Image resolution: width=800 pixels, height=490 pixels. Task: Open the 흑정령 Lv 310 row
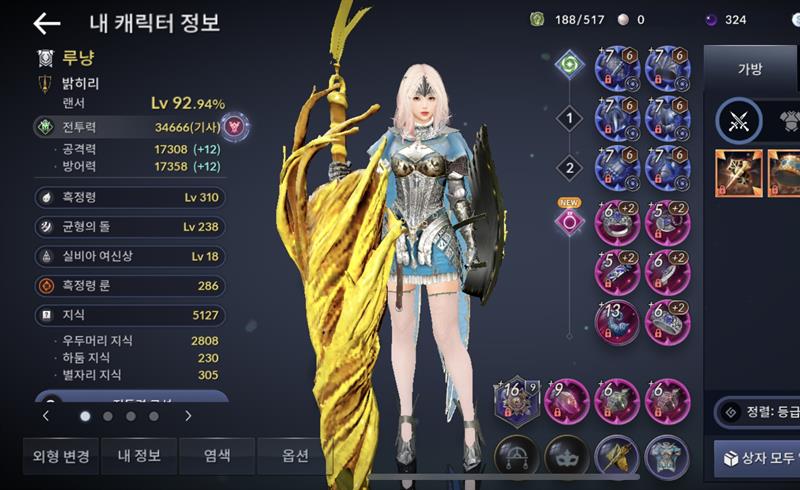(x=130, y=197)
